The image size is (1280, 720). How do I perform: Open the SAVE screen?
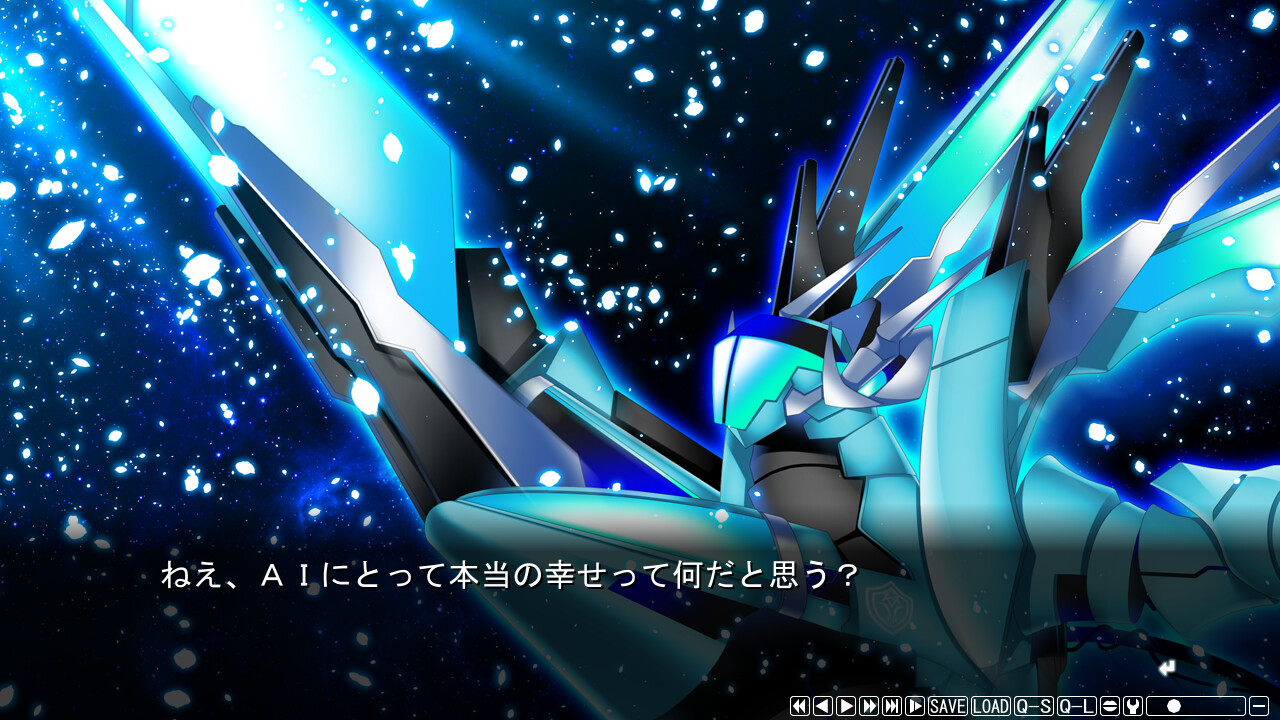946,706
